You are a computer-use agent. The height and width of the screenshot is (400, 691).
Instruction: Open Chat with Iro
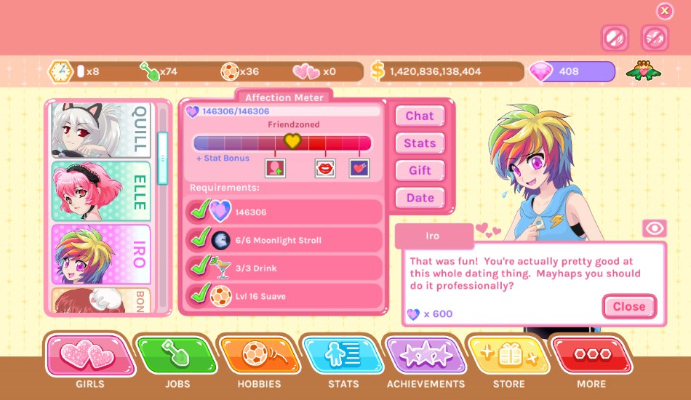pyautogui.click(x=420, y=116)
